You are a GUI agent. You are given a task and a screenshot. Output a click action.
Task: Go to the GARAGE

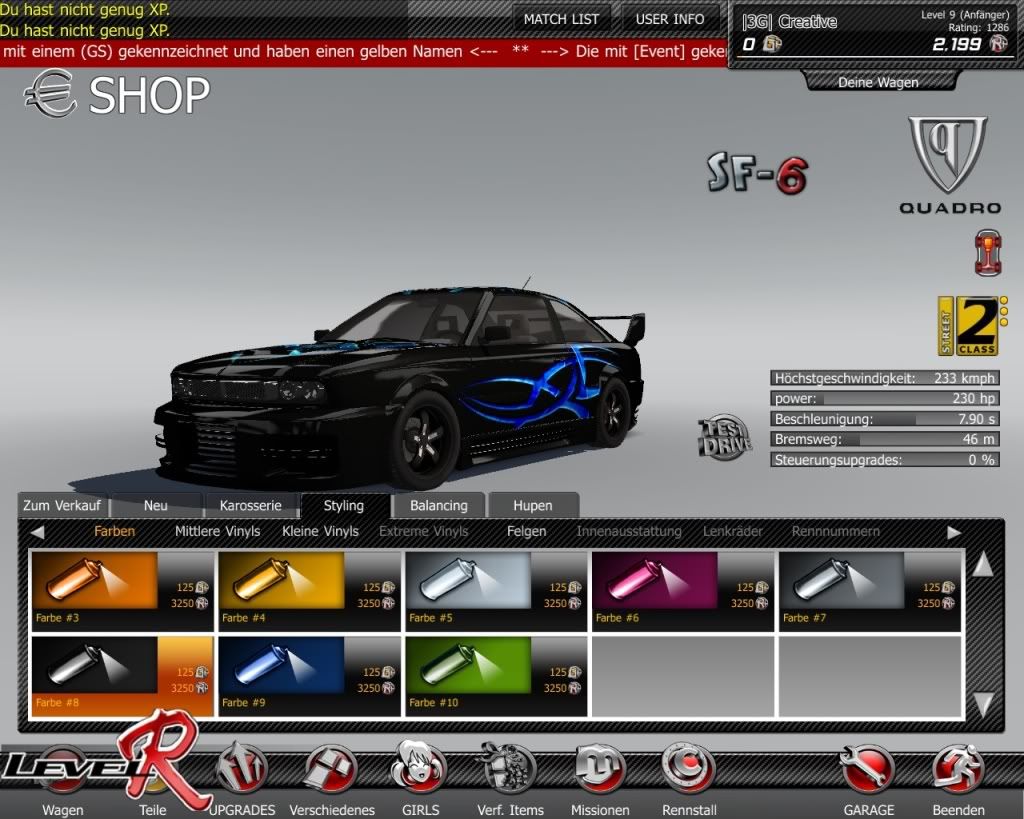[x=868, y=775]
